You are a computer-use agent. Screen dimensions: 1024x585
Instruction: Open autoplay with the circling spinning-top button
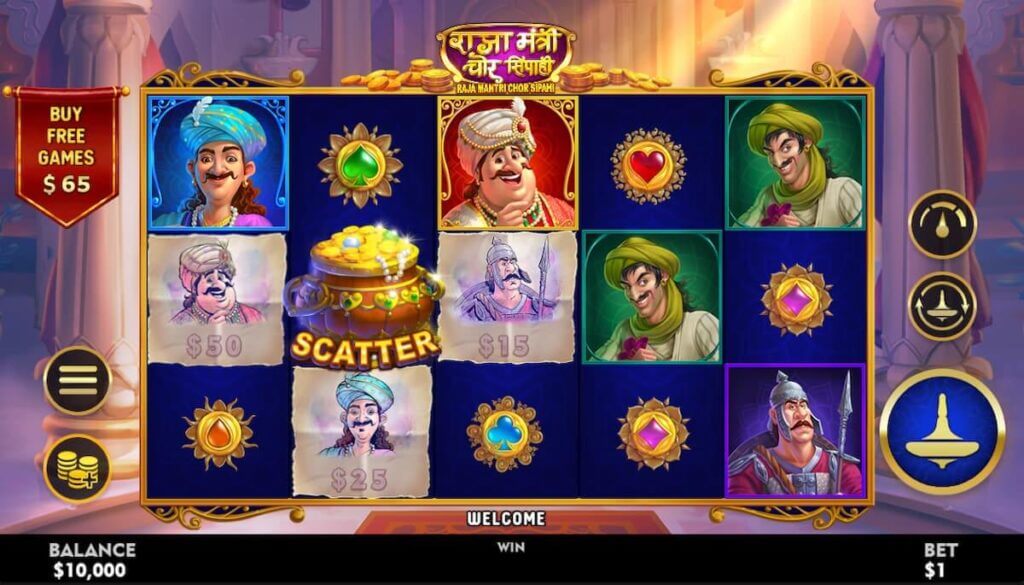942,305
